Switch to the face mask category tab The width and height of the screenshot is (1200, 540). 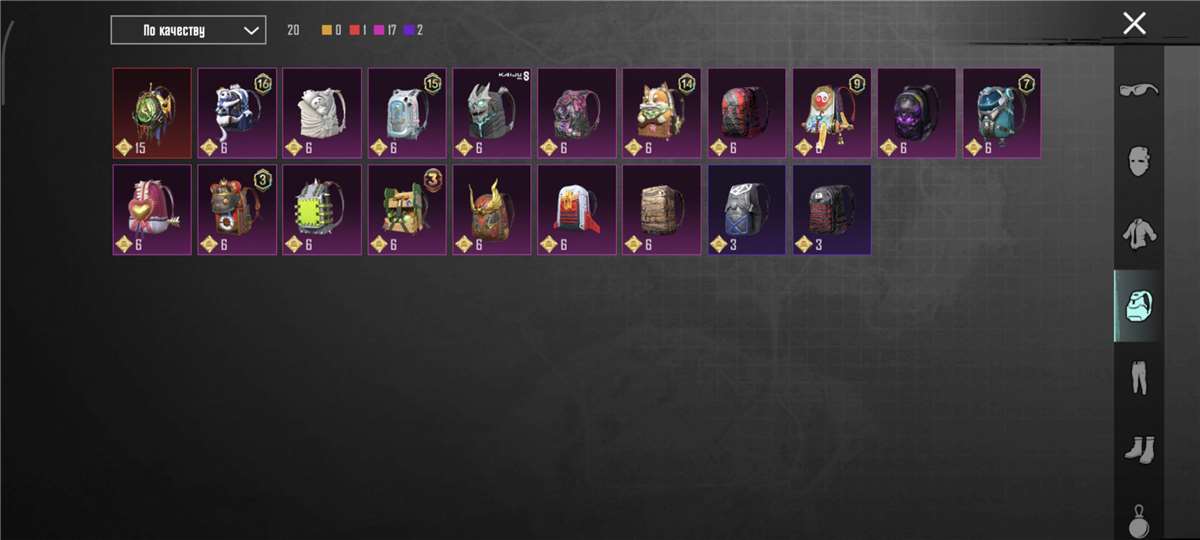click(1138, 160)
